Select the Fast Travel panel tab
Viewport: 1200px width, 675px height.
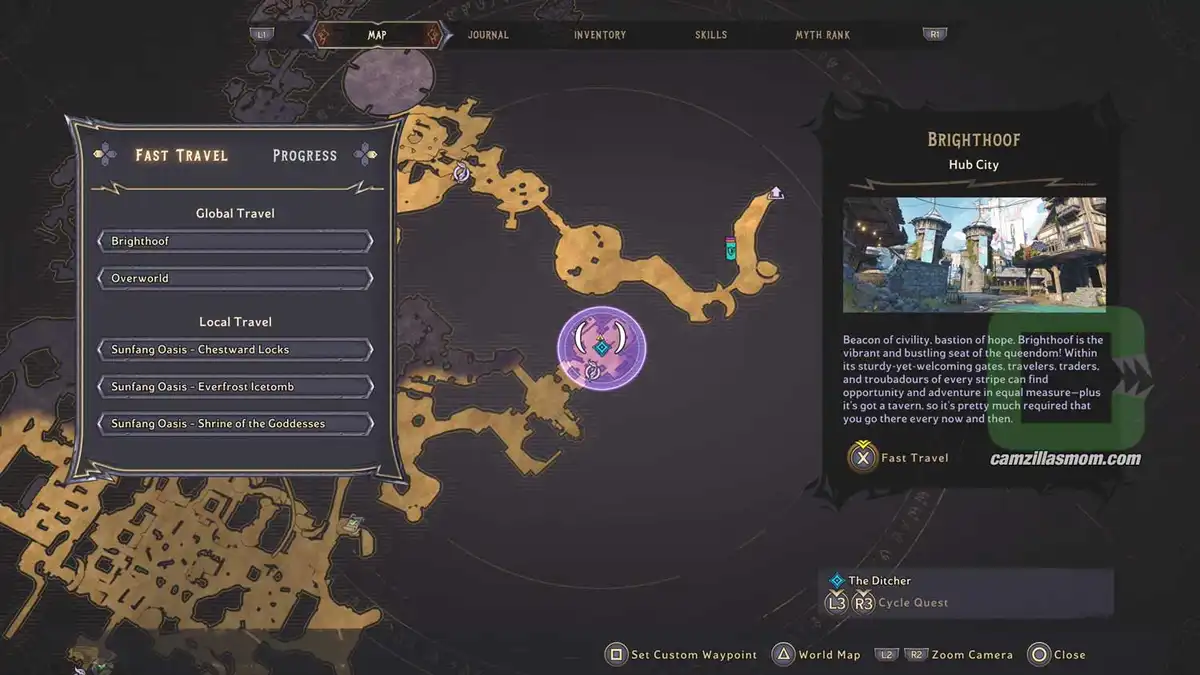coord(182,155)
